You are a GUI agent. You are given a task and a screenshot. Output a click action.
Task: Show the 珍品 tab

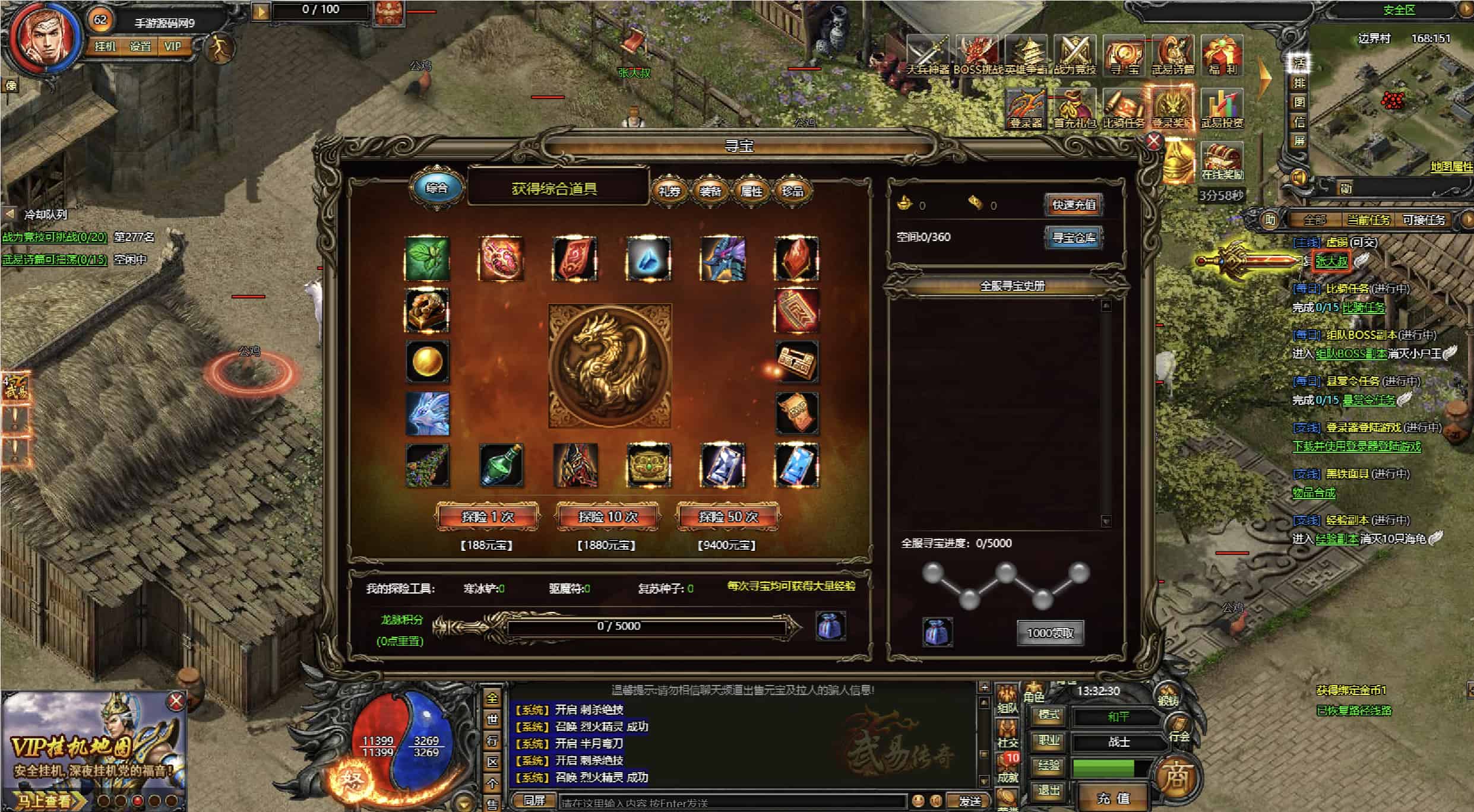[792, 191]
